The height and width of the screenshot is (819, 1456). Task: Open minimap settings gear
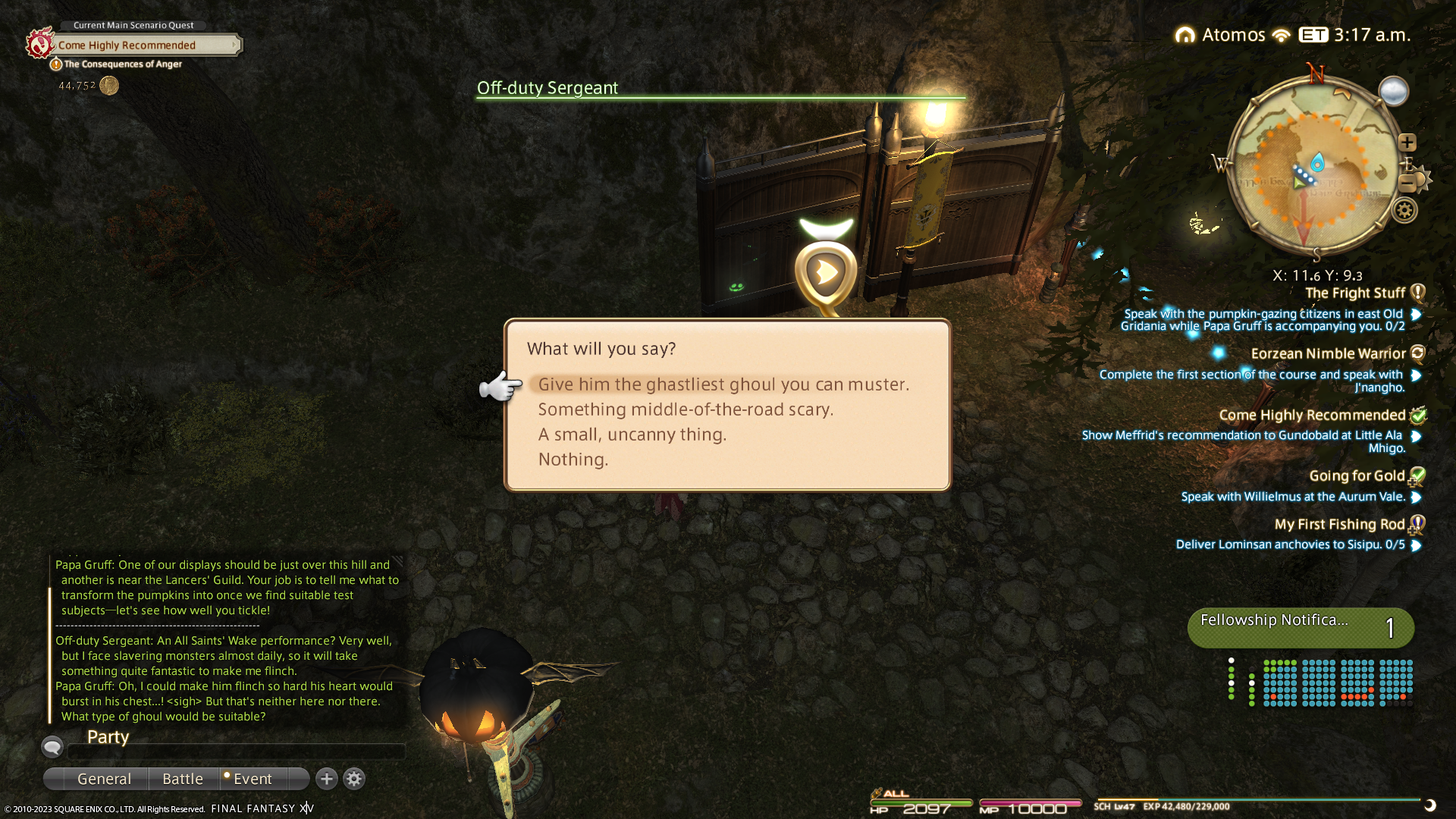[1404, 210]
